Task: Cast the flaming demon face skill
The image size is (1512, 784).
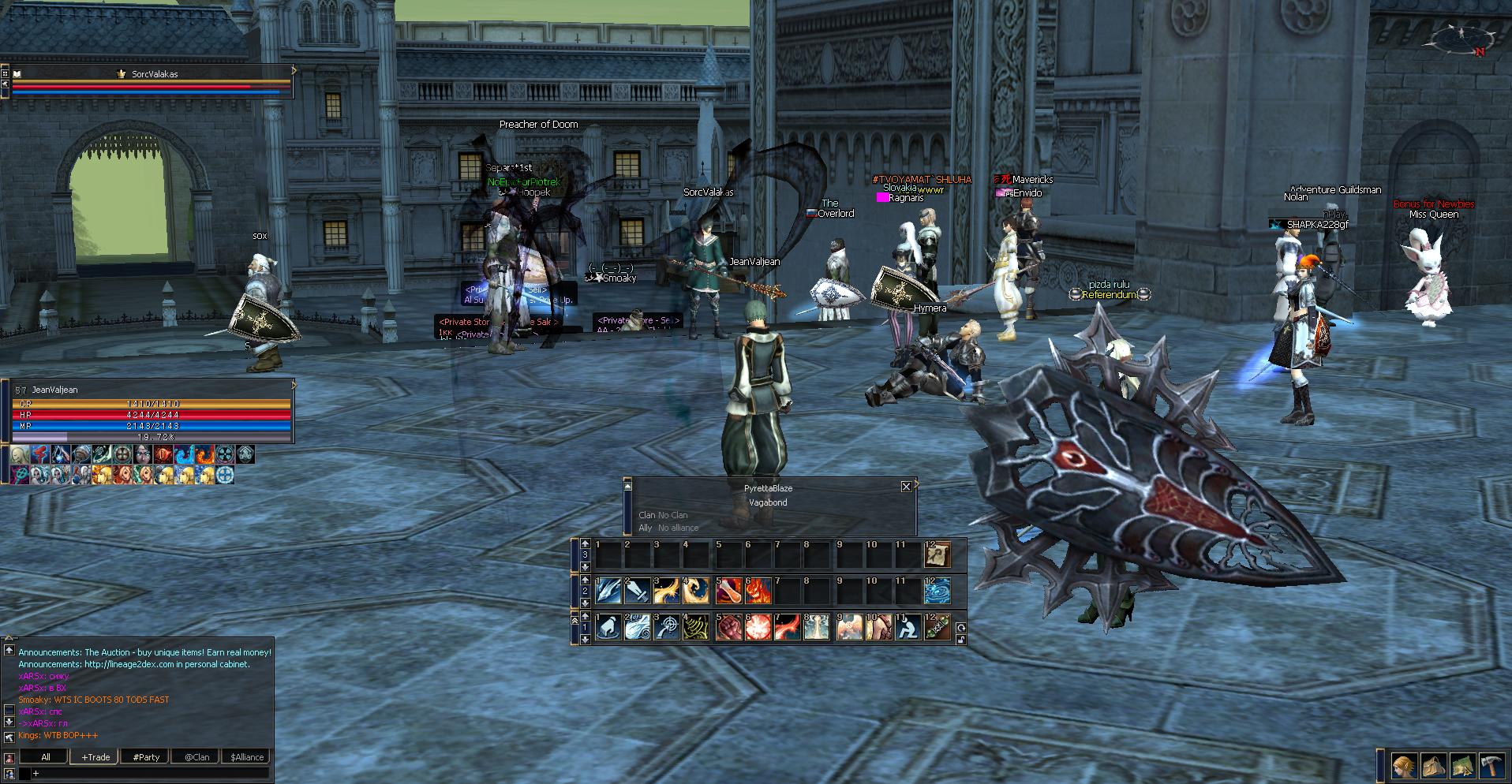Action: (758, 591)
